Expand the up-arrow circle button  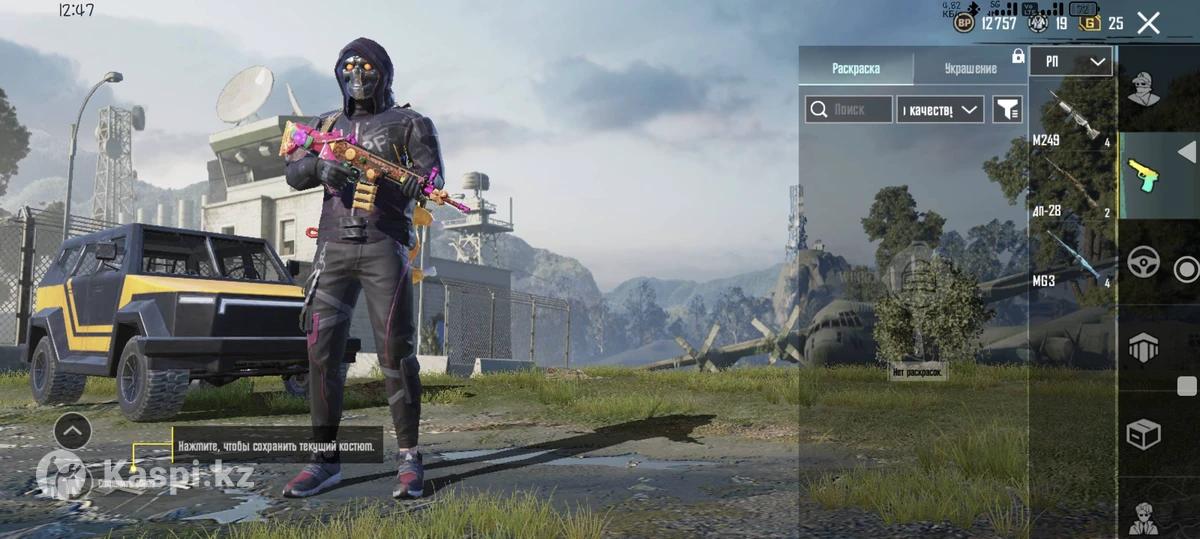pos(72,431)
